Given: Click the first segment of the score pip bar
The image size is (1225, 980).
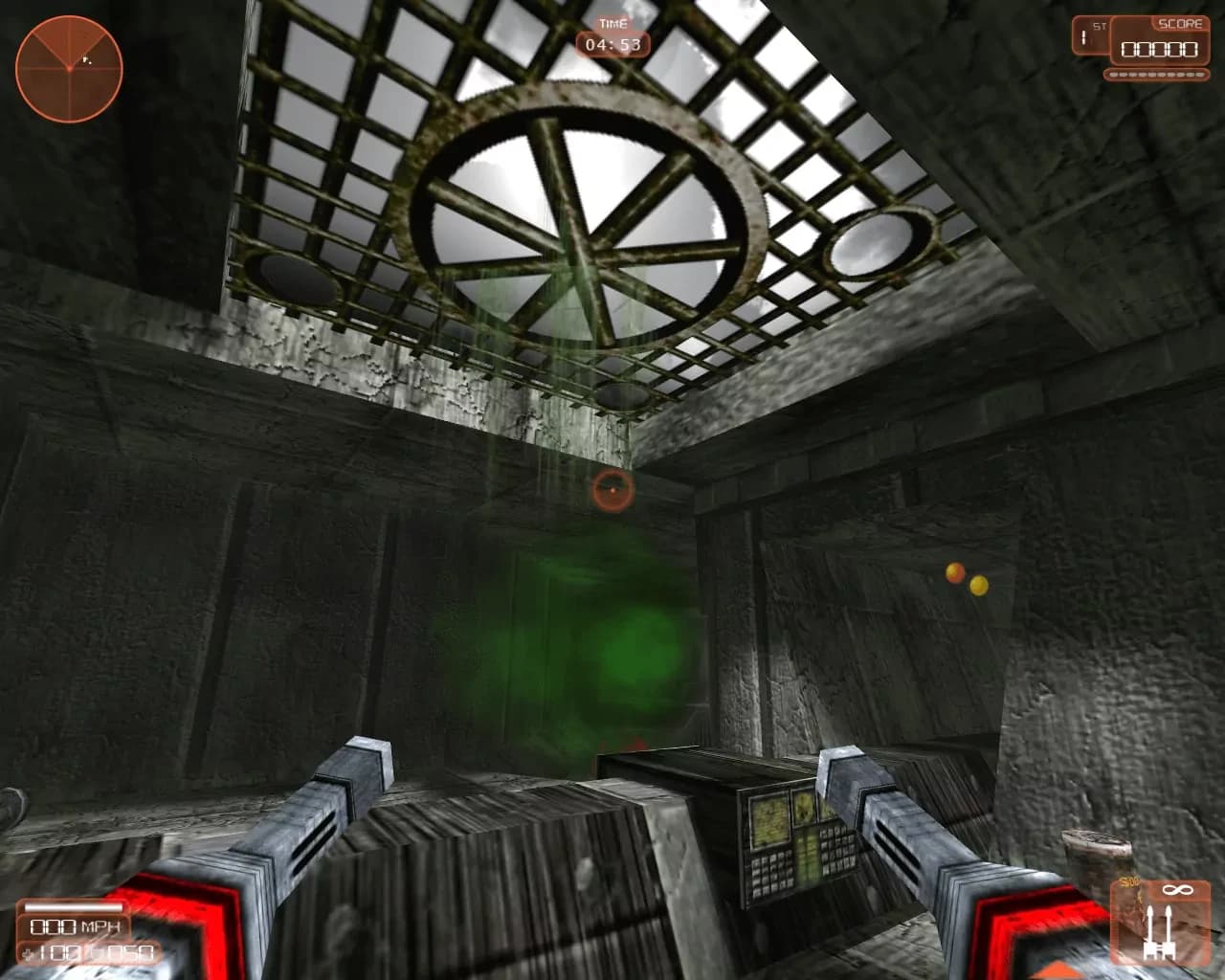Looking at the screenshot, I should 1113,74.
